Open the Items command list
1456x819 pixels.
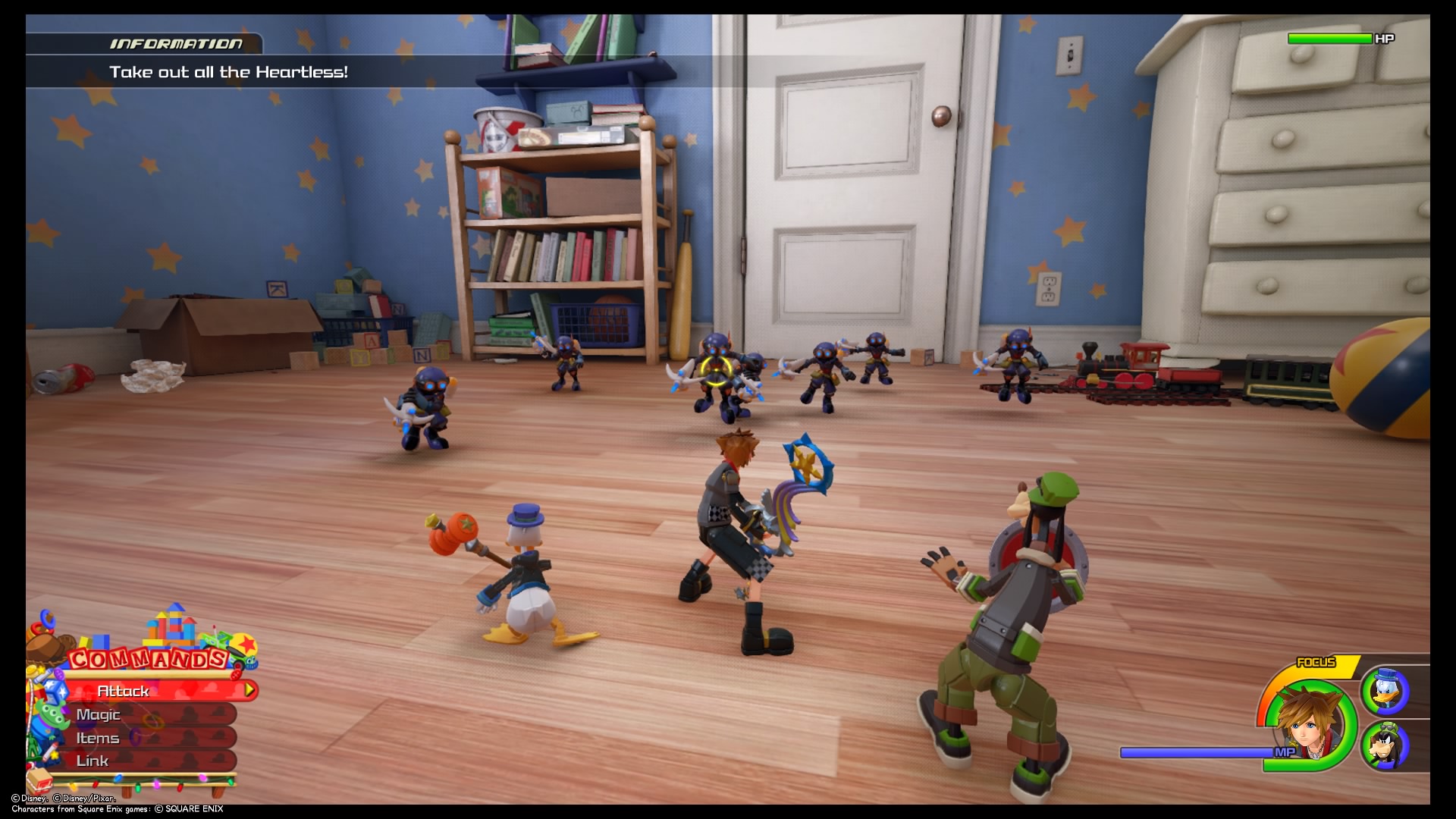coord(99,737)
